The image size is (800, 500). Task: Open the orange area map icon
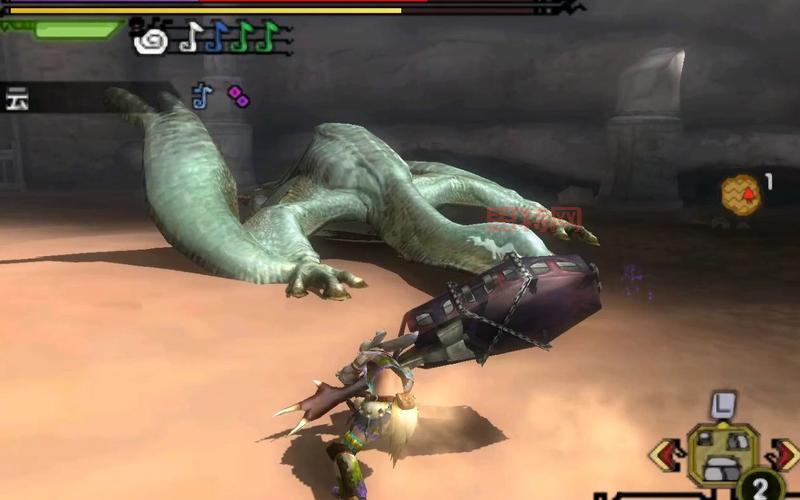point(741,194)
